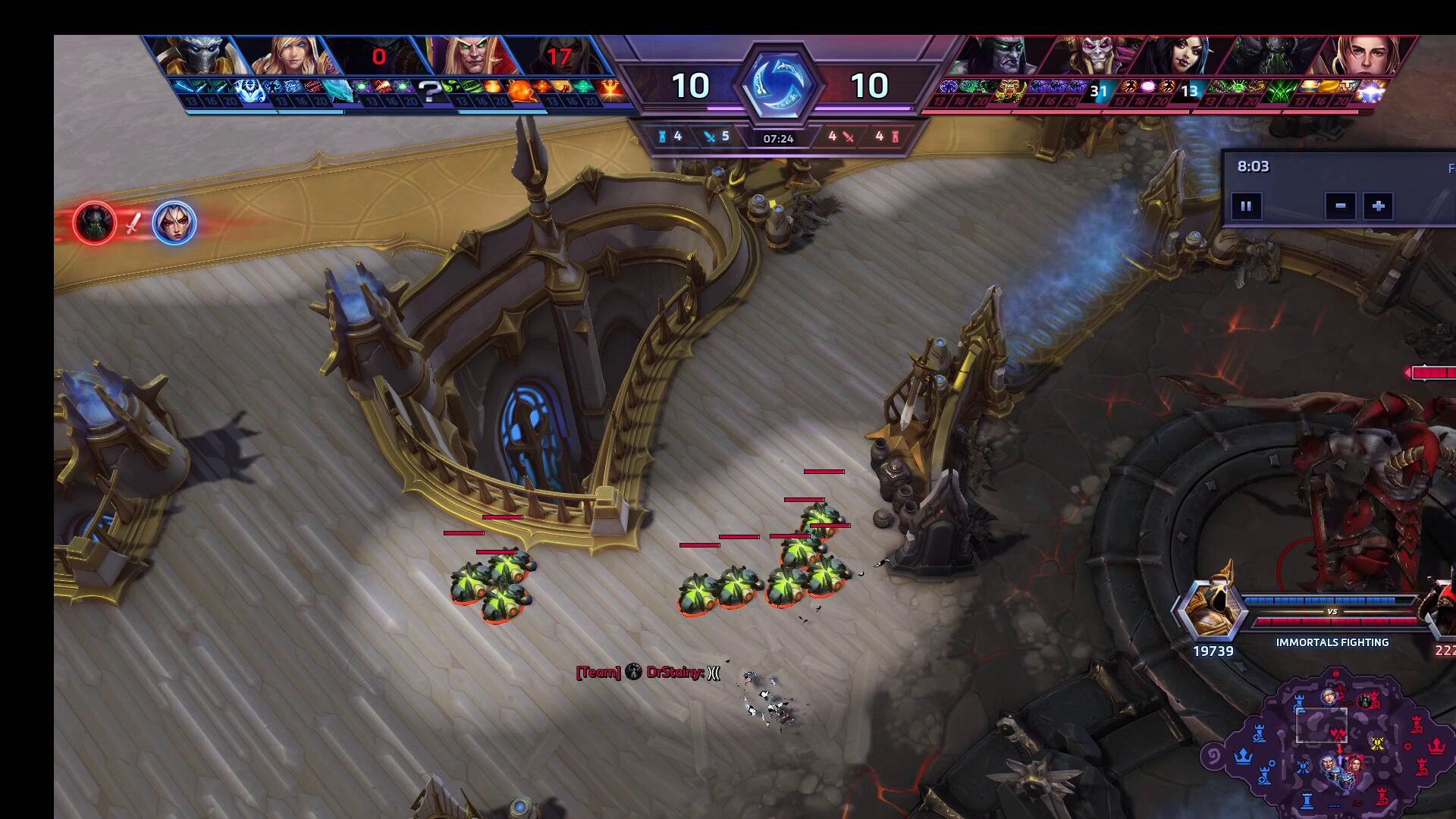
Task: Click the question mark talent icon
Action: [429, 93]
